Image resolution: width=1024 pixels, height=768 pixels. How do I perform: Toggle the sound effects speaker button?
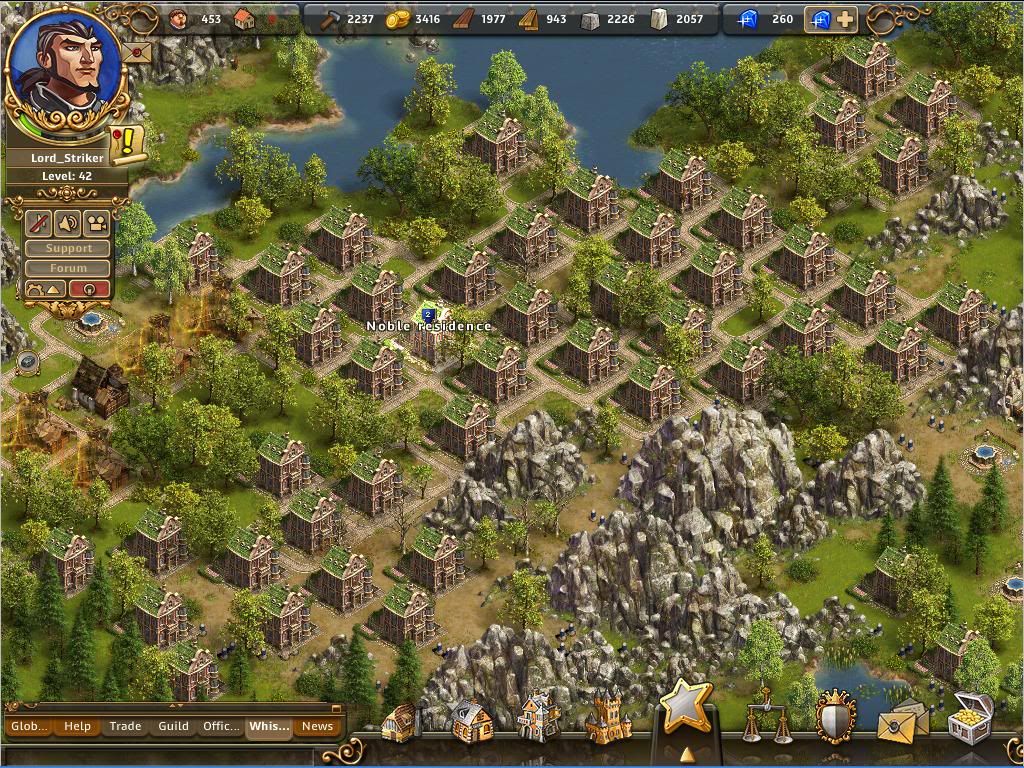click(x=68, y=222)
